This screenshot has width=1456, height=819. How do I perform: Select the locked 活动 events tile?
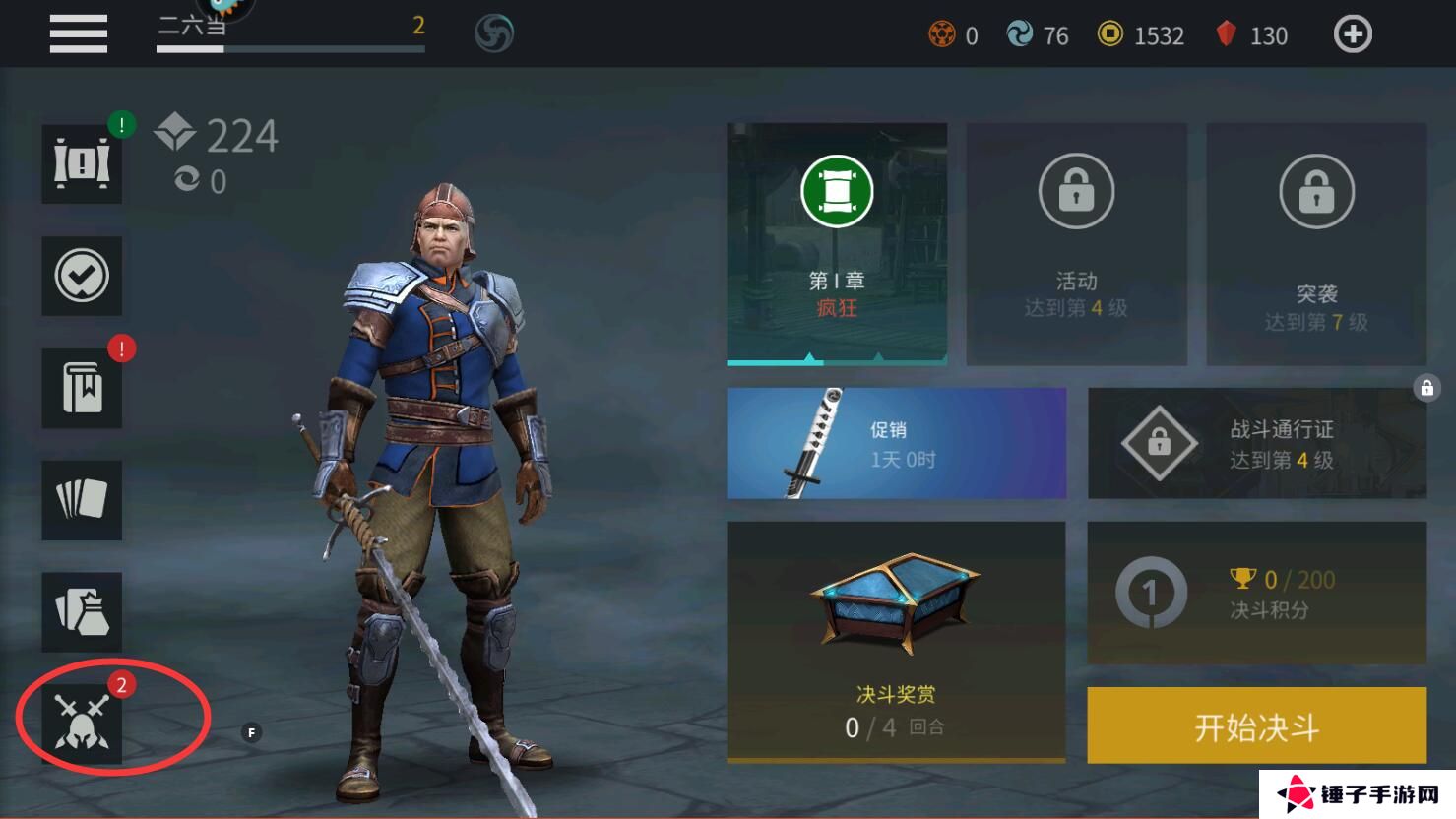(1076, 243)
